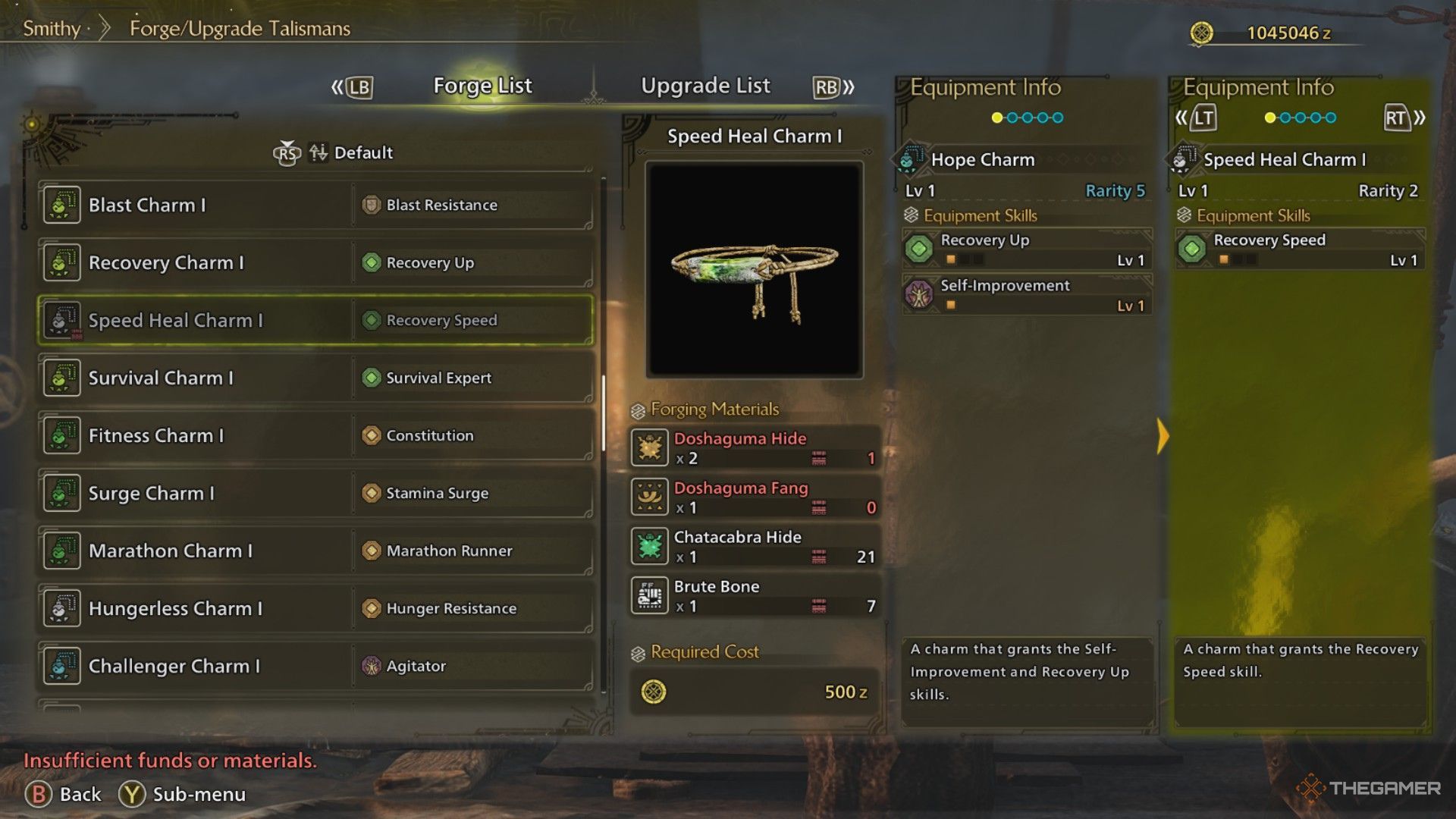This screenshot has width=1456, height=819.
Task: Click the Chatacabra Hide material row
Action: click(x=755, y=547)
